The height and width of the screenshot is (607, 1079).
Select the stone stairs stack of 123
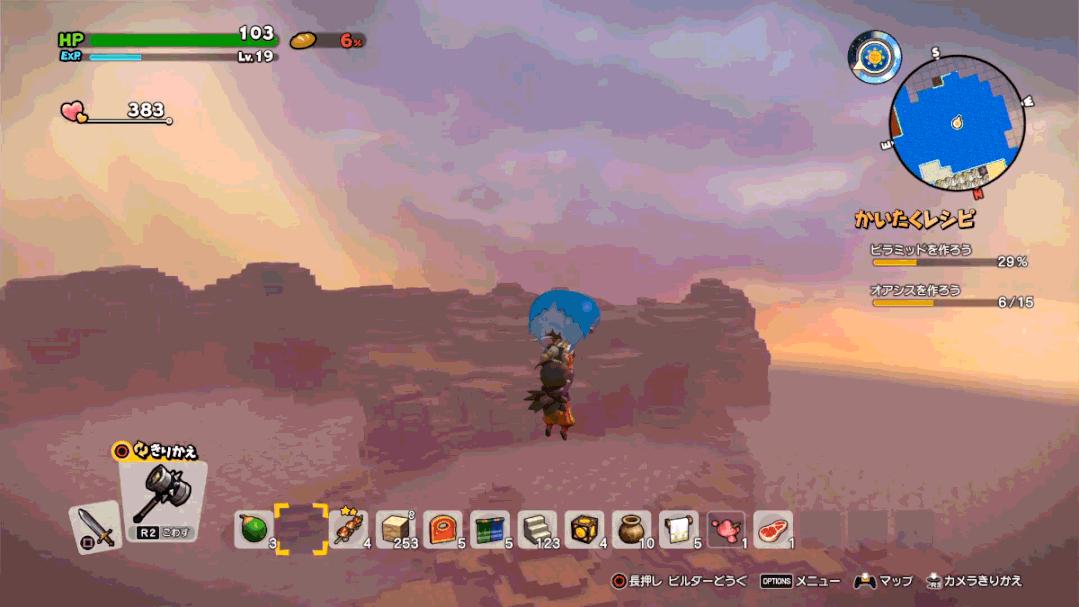[x=537, y=529]
